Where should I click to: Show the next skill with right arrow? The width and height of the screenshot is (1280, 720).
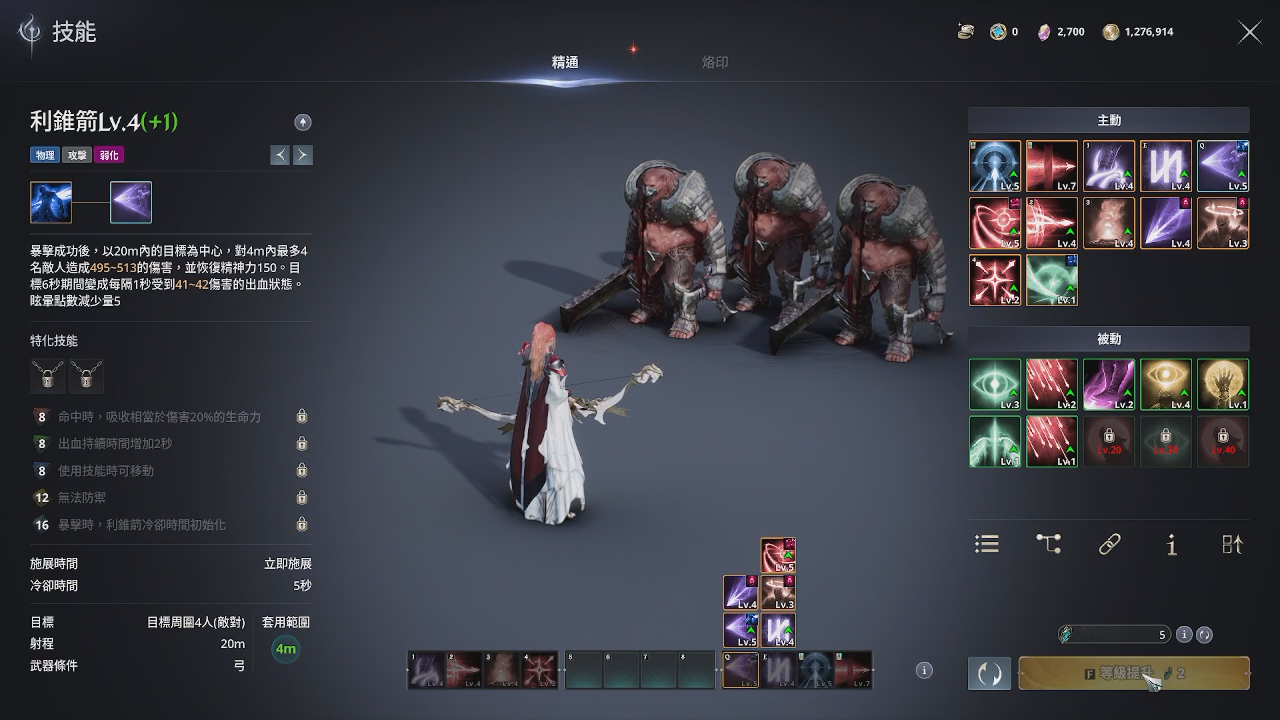point(302,155)
